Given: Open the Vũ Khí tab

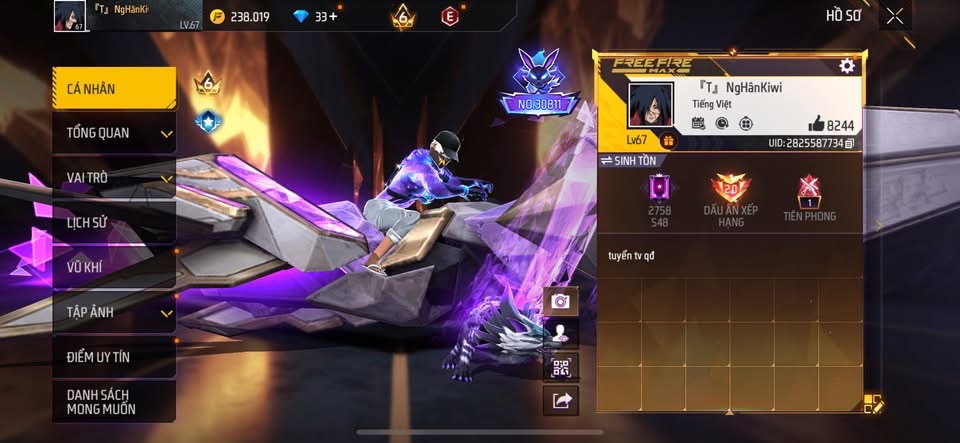Looking at the screenshot, I should click(x=114, y=267).
